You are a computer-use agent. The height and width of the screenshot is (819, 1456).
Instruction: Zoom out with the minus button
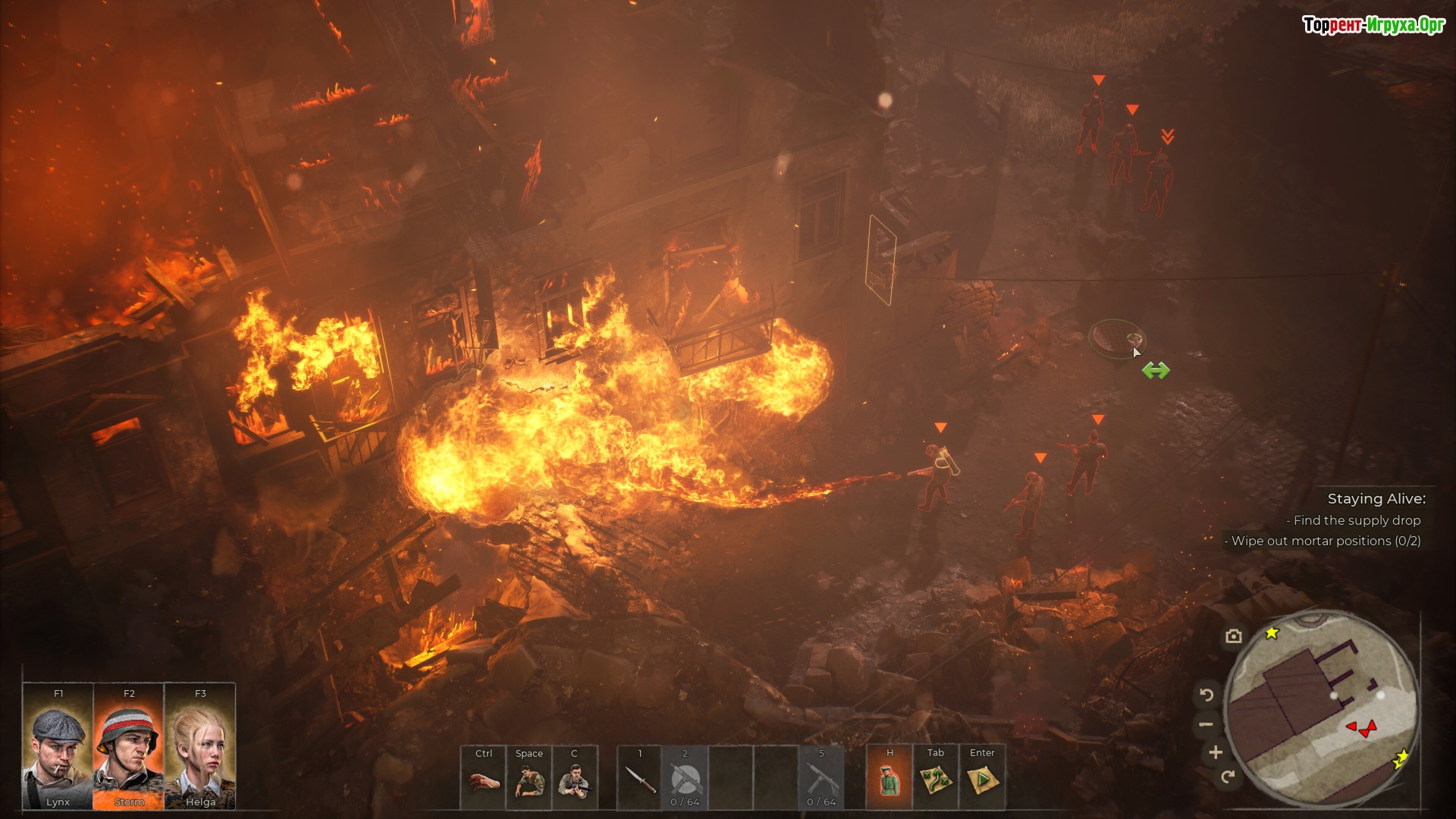click(x=1206, y=724)
